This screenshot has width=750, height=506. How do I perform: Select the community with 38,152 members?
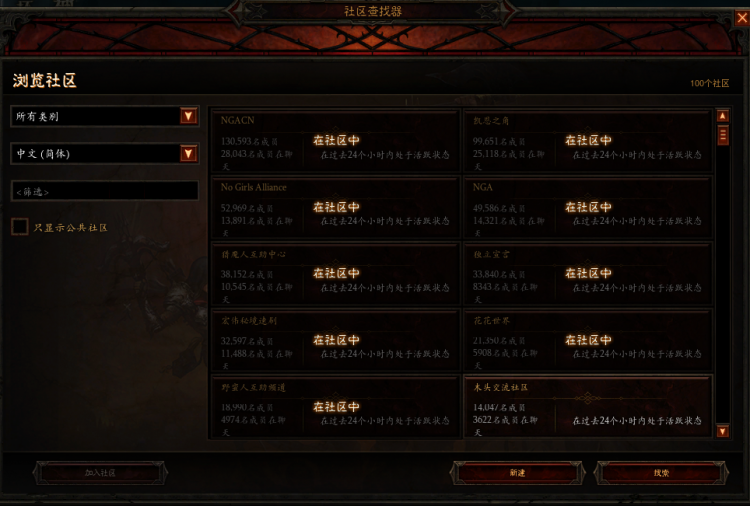click(x=335, y=273)
